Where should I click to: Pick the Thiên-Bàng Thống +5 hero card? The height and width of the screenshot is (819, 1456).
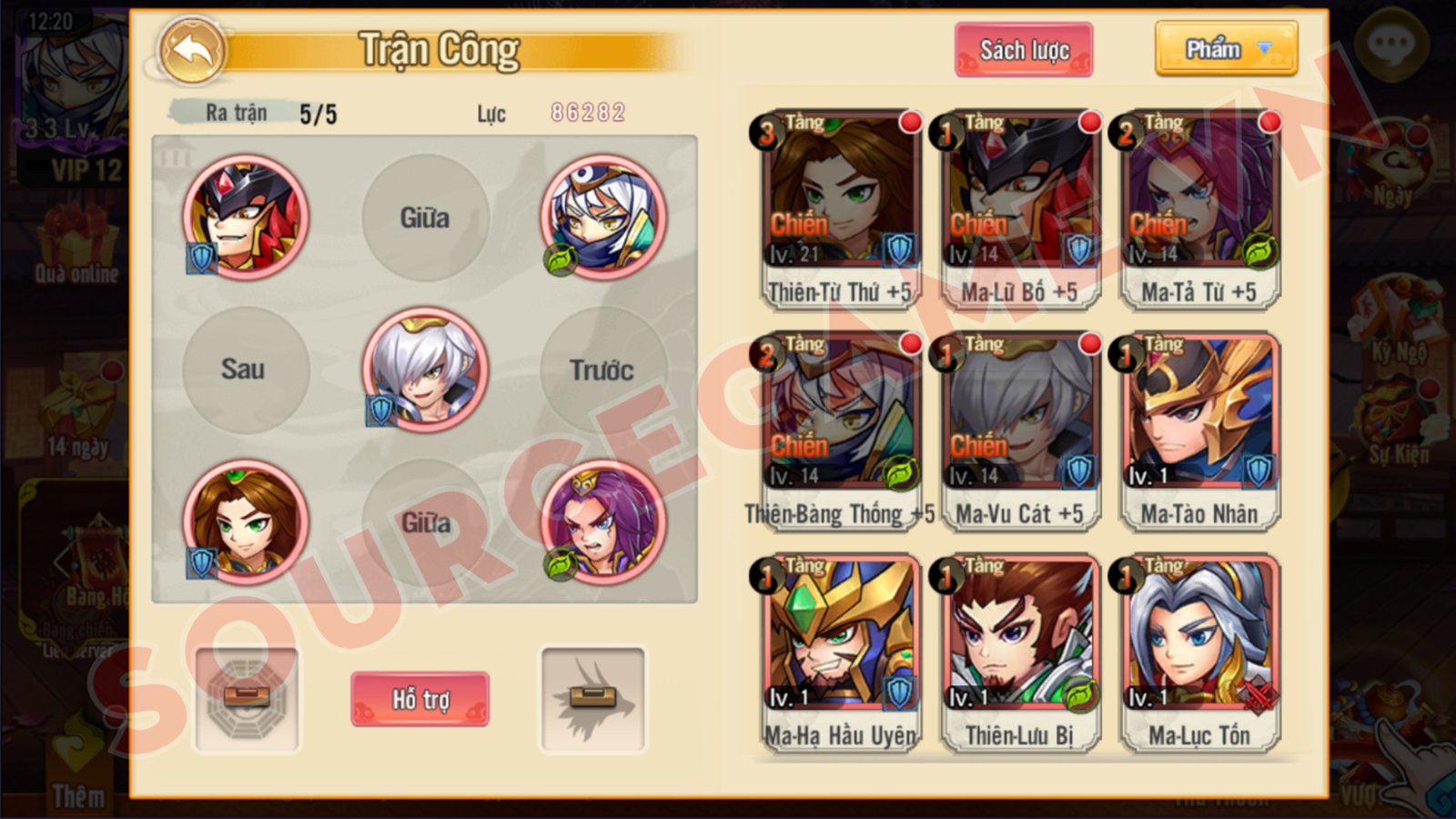coord(839,431)
